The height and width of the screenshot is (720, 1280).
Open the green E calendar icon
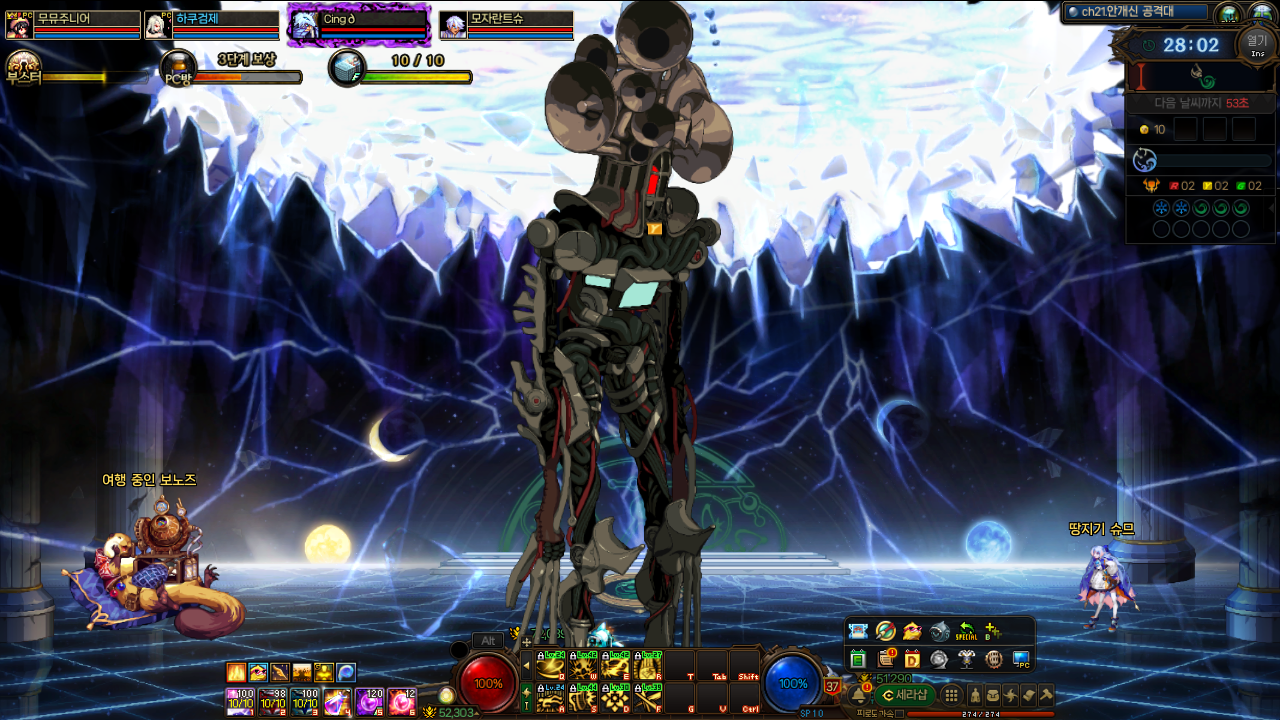(x=858, y=659)
